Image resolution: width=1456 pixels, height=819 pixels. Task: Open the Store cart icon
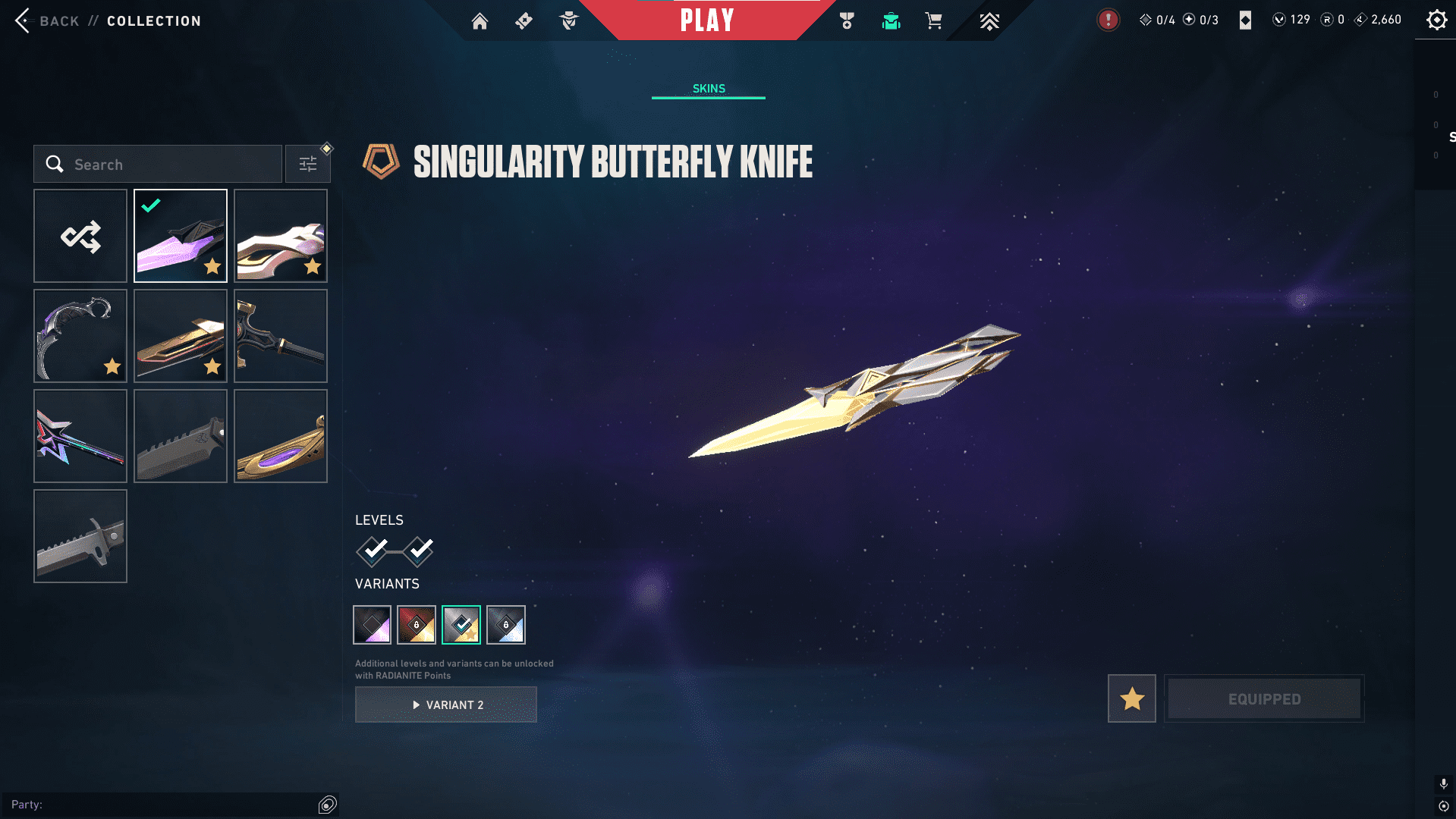point(934,21)
